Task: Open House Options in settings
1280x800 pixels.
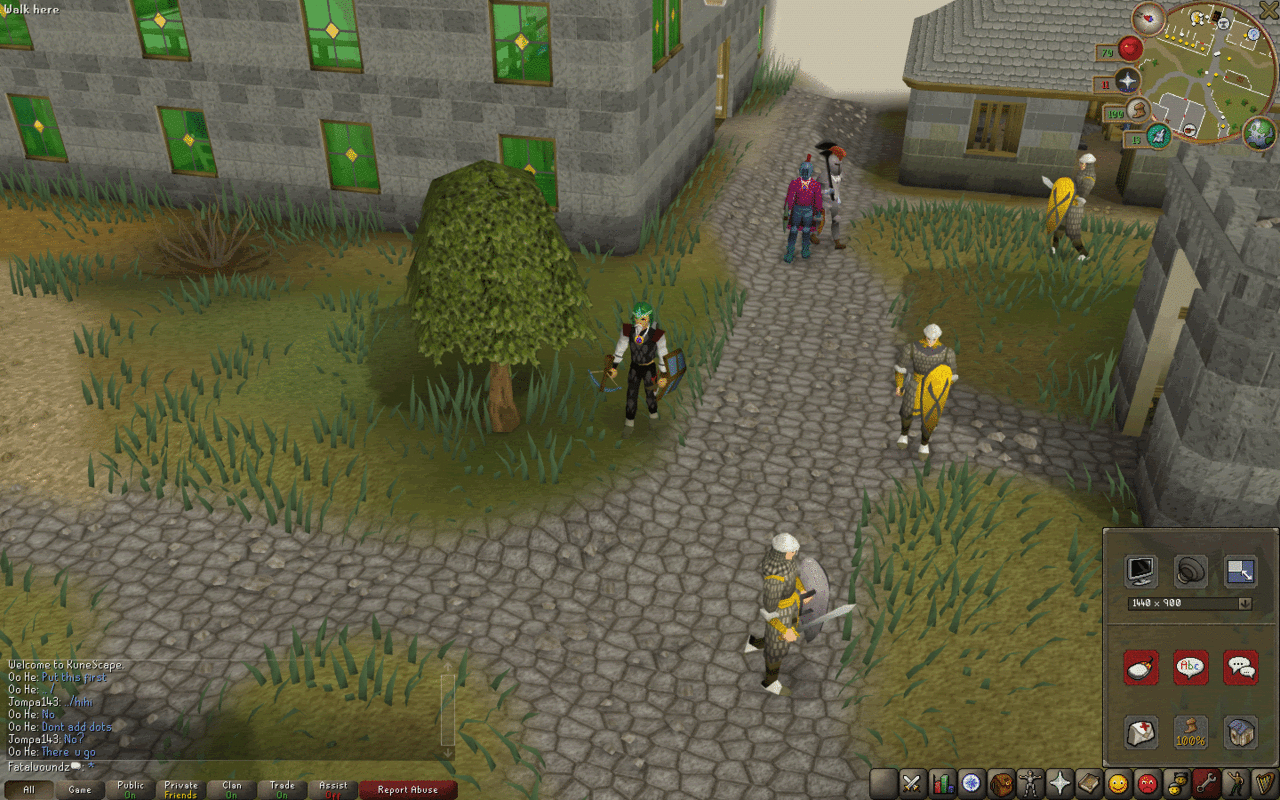Action: pos(1239,731)
